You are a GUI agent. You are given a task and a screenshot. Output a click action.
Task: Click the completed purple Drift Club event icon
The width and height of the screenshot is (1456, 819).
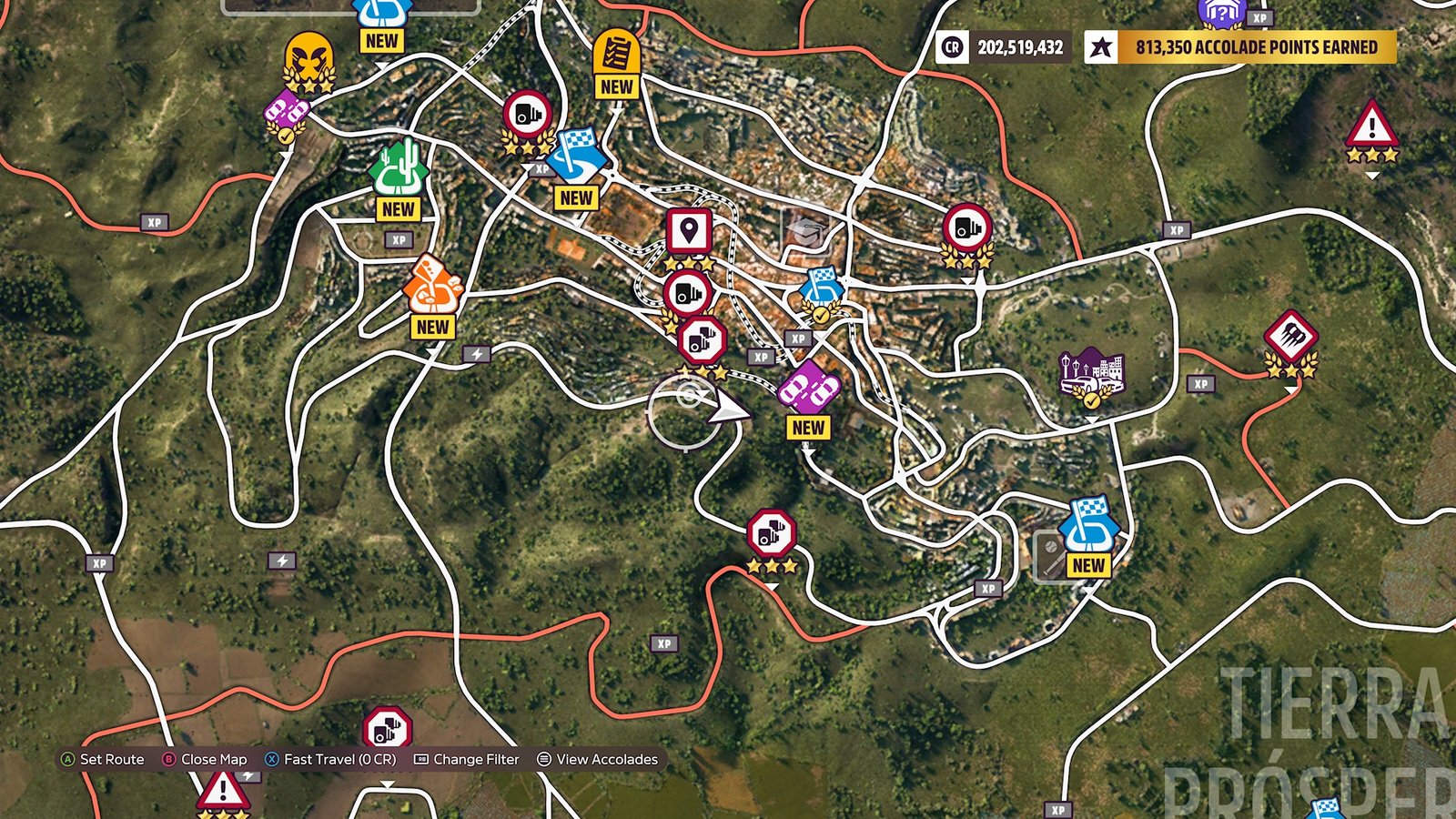287,111
